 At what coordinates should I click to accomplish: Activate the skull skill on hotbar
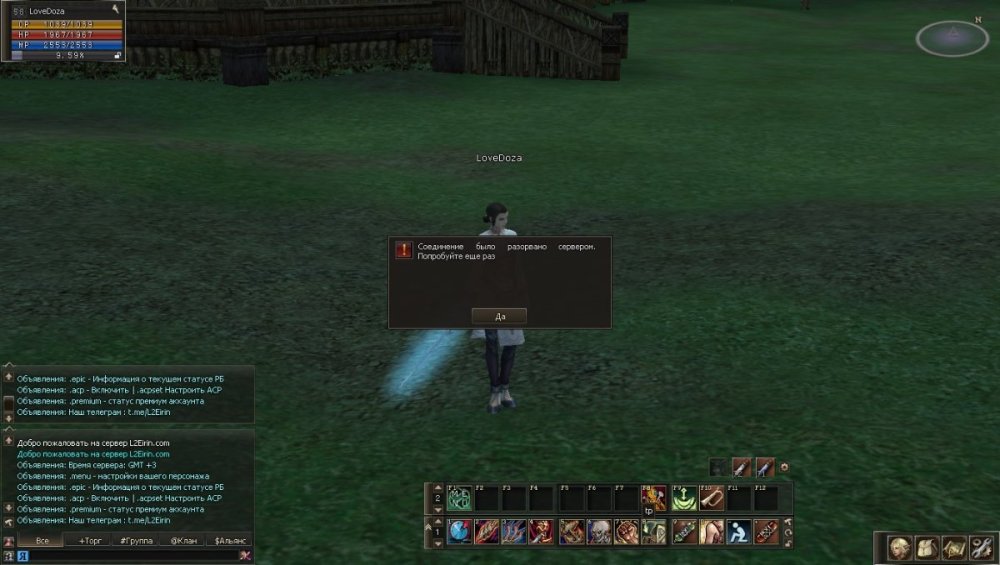click(599, 531)
